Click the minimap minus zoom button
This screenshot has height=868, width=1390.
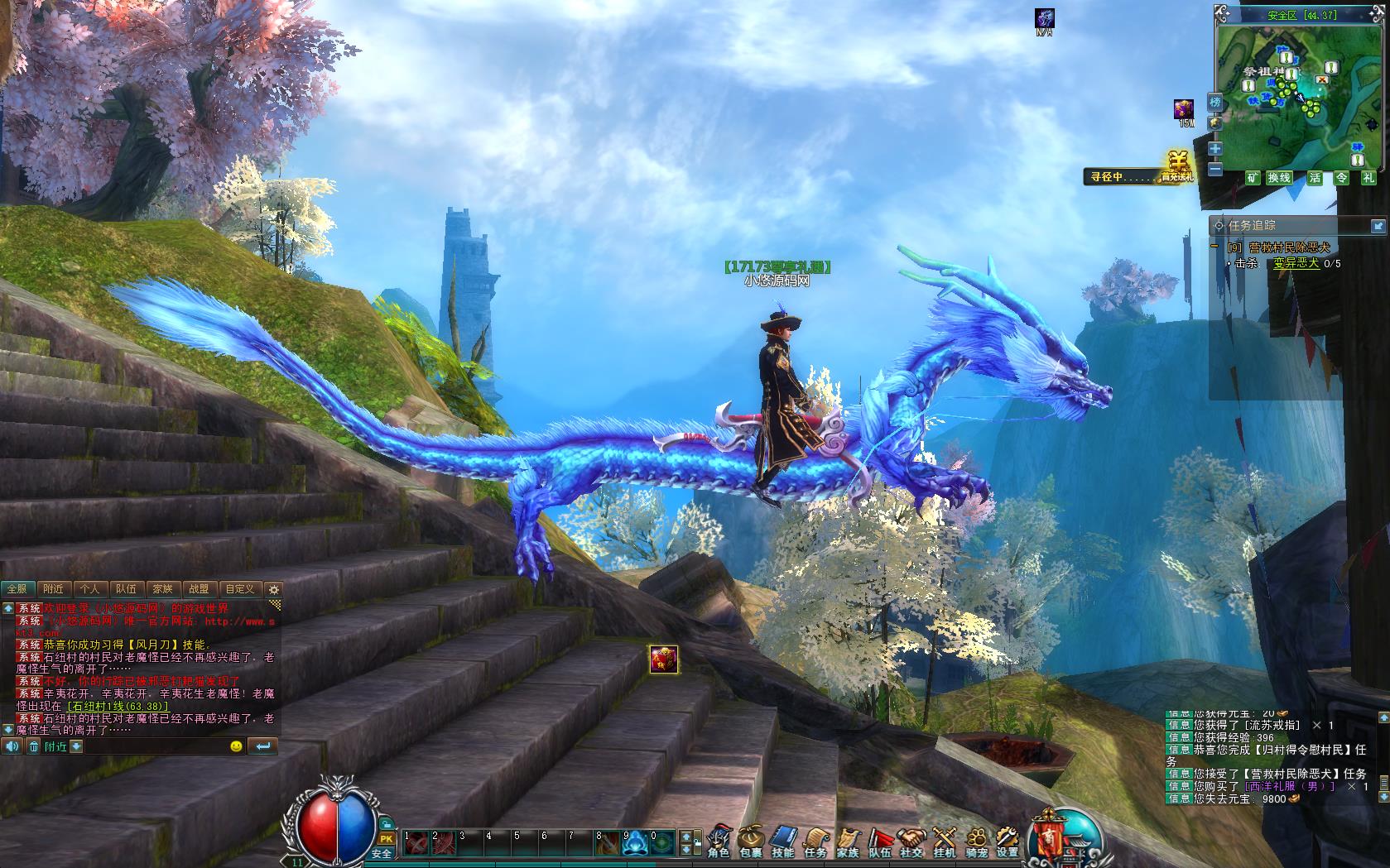(1214, 169)
